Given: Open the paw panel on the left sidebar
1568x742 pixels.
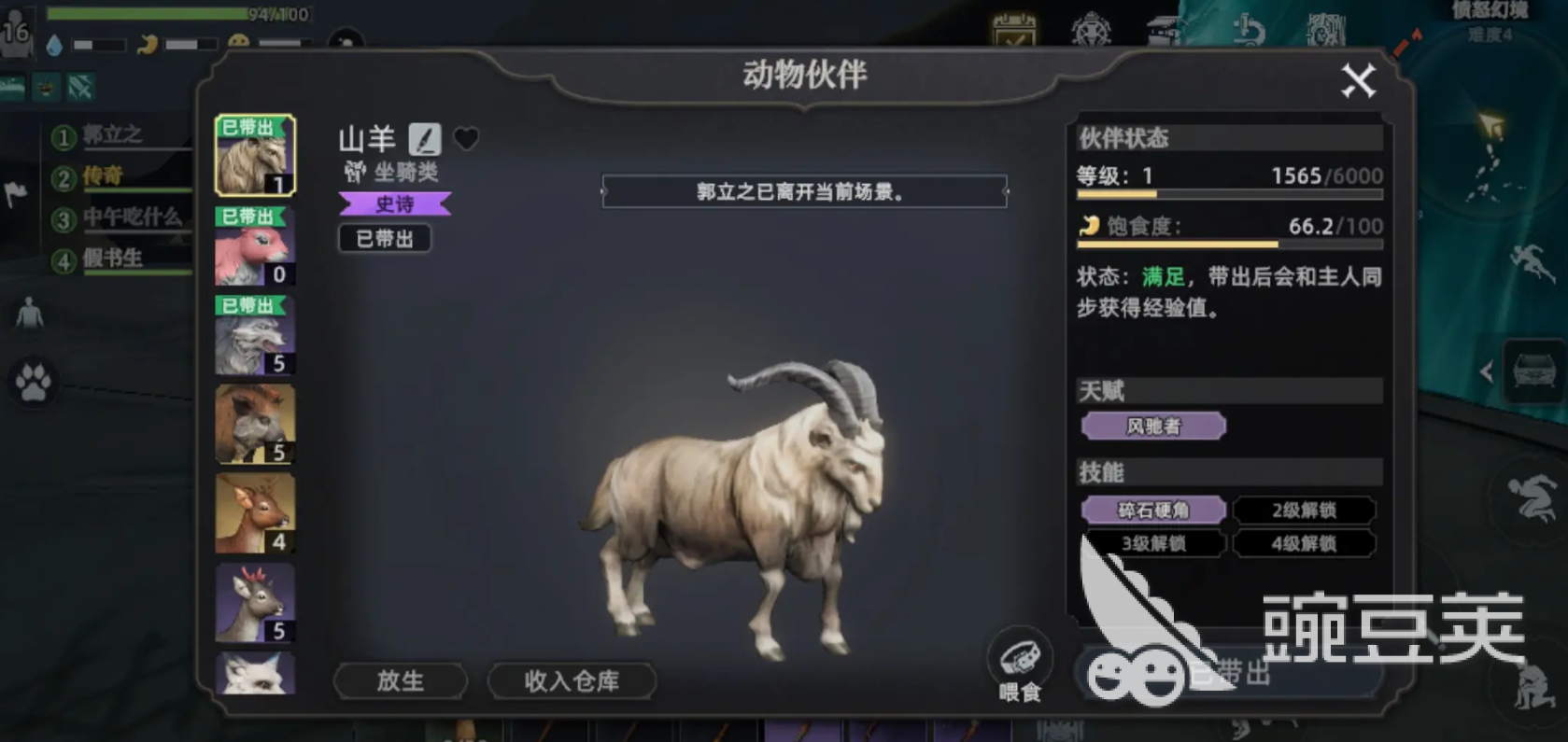Looking at the screenshot, I should point(33,383).
